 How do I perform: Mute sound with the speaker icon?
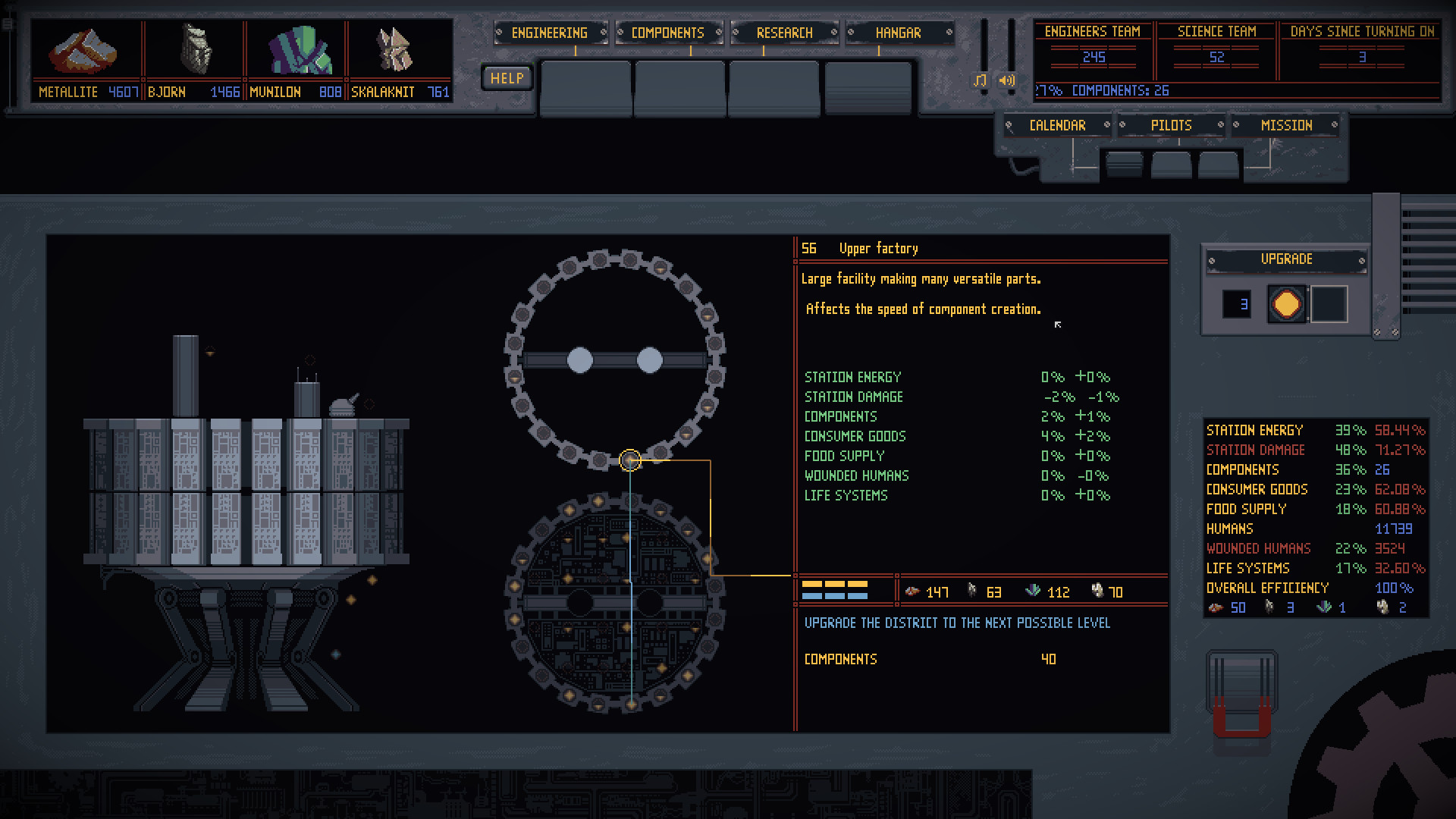tap(1006, 79)
